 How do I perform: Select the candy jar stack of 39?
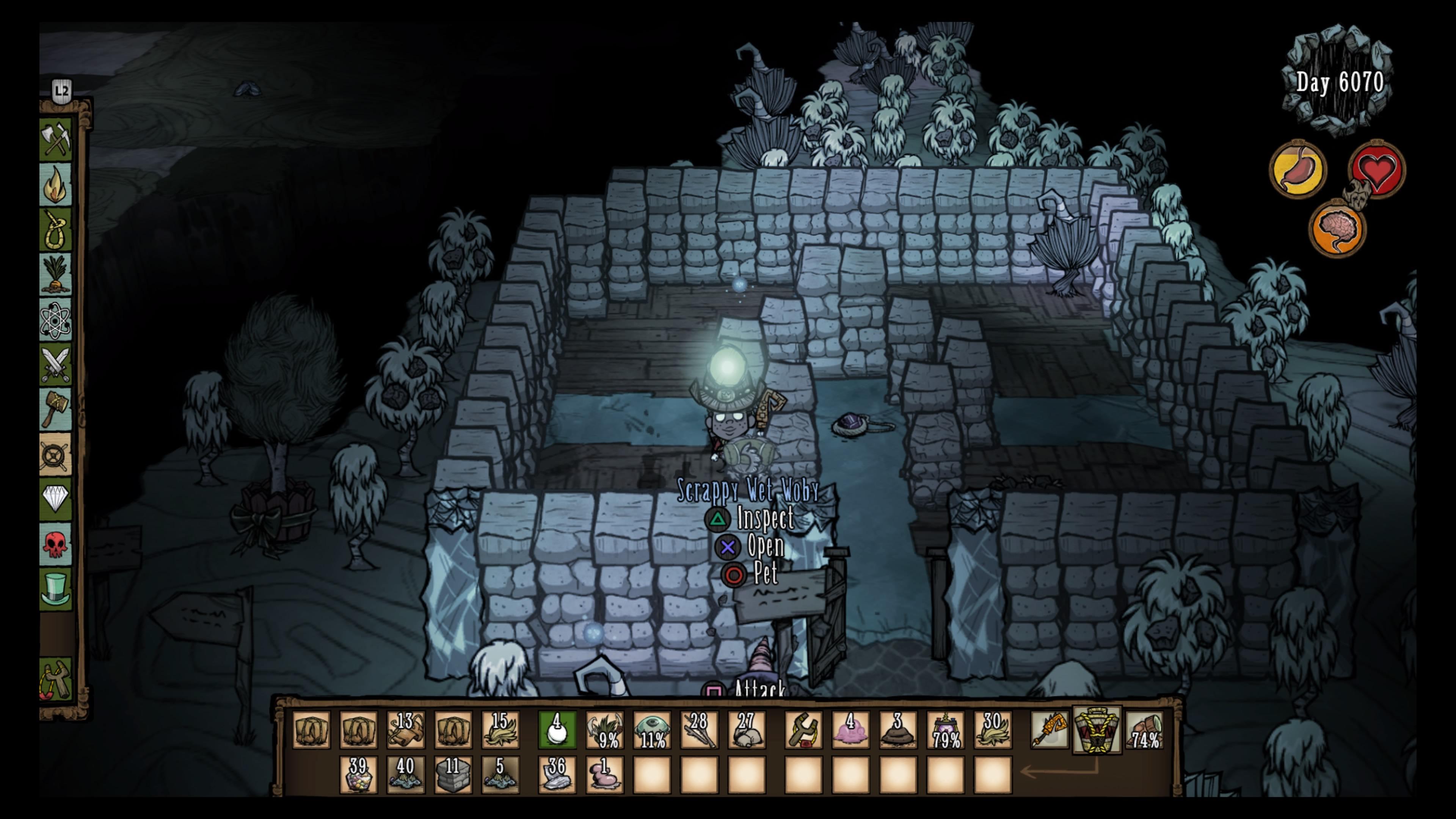[358, 774]
